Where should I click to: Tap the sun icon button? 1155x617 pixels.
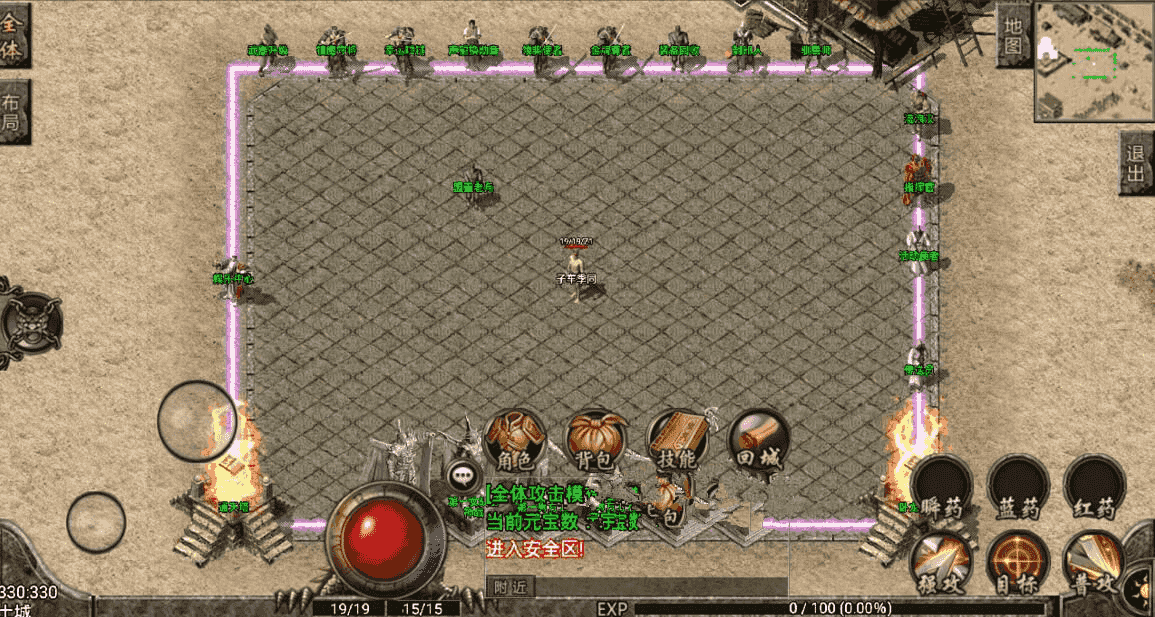(1141, 588)
